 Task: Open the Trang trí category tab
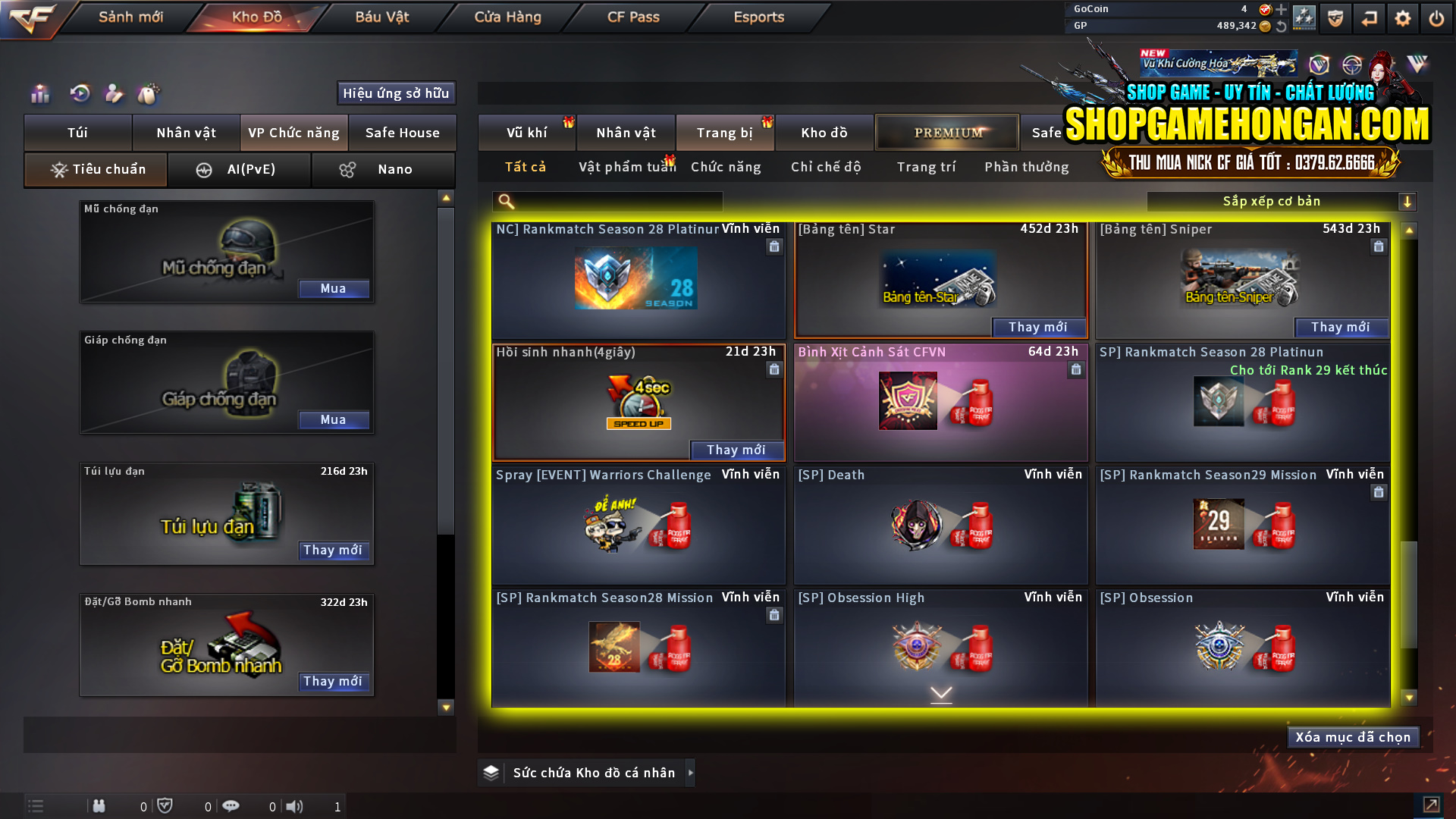coord(927,166)
